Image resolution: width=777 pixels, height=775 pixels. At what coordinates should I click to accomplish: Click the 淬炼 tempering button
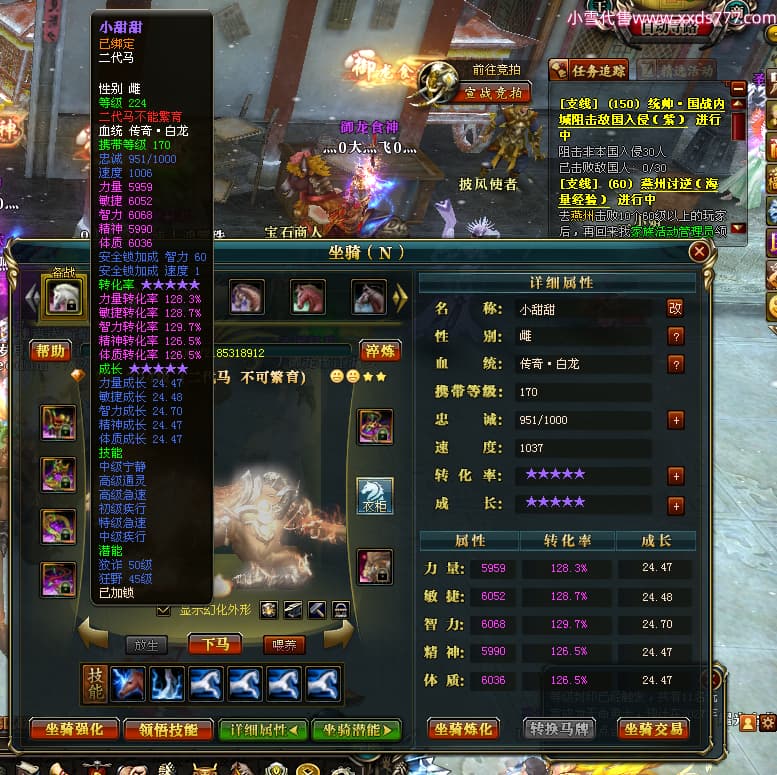[380, 351]
